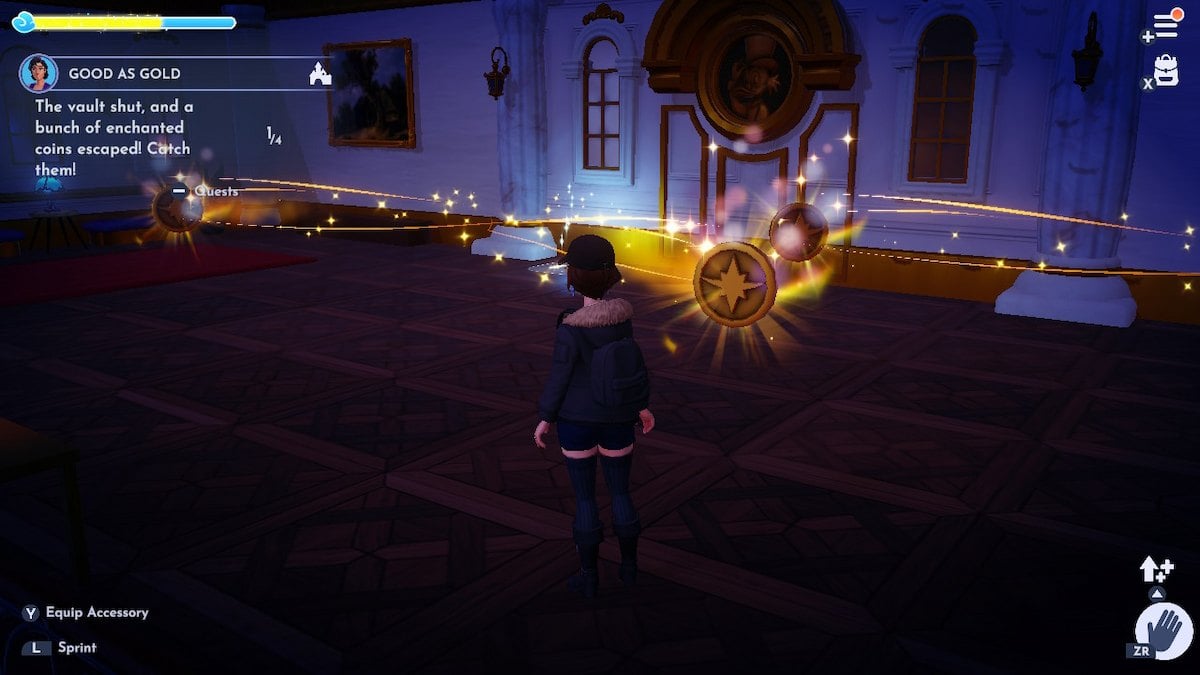
Task: Click the castle icon beside the quest title
Action: click(320, 73)
